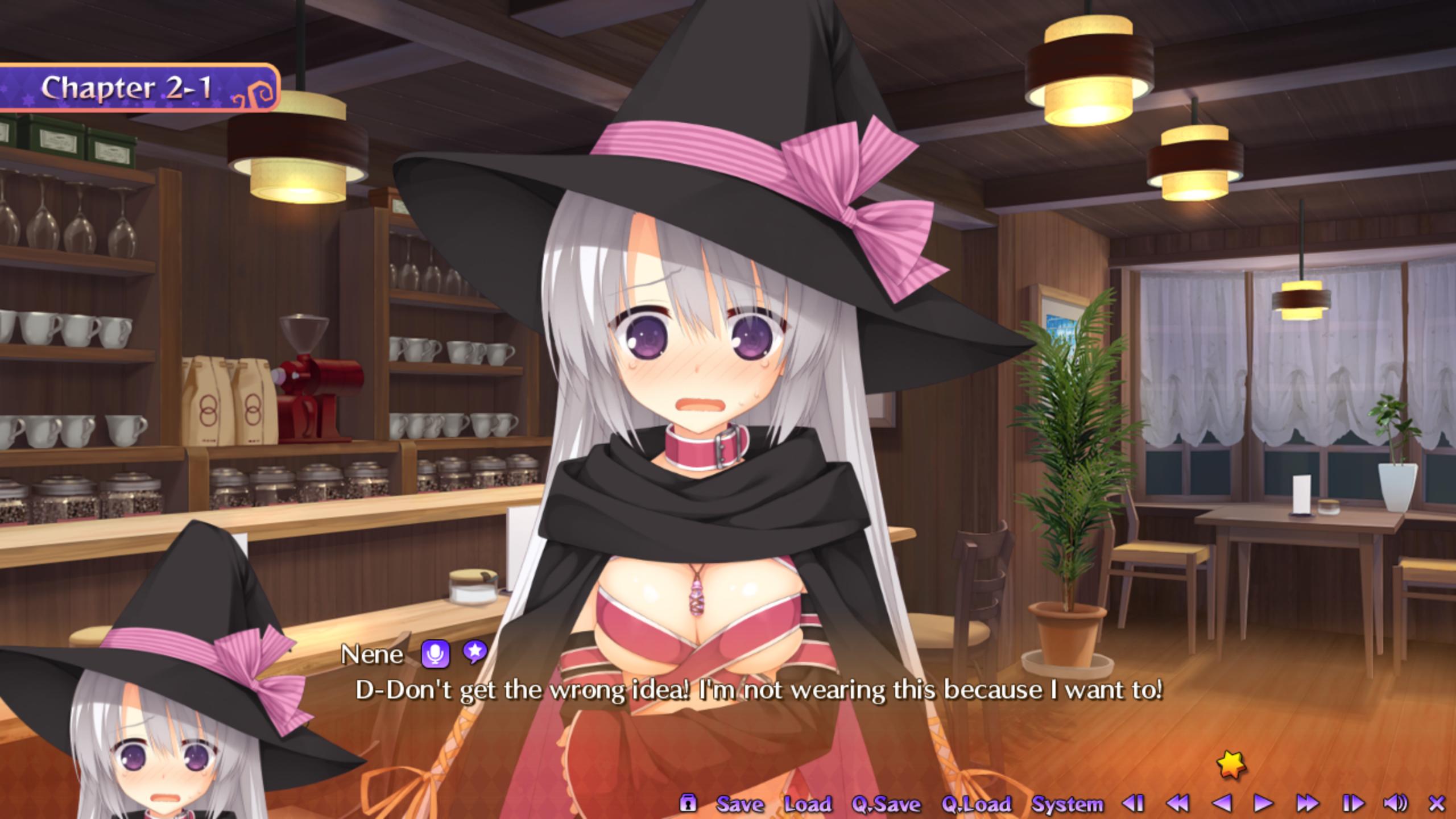Click the star speech bubble favorite icon
1456x819 pixels.
475,652
